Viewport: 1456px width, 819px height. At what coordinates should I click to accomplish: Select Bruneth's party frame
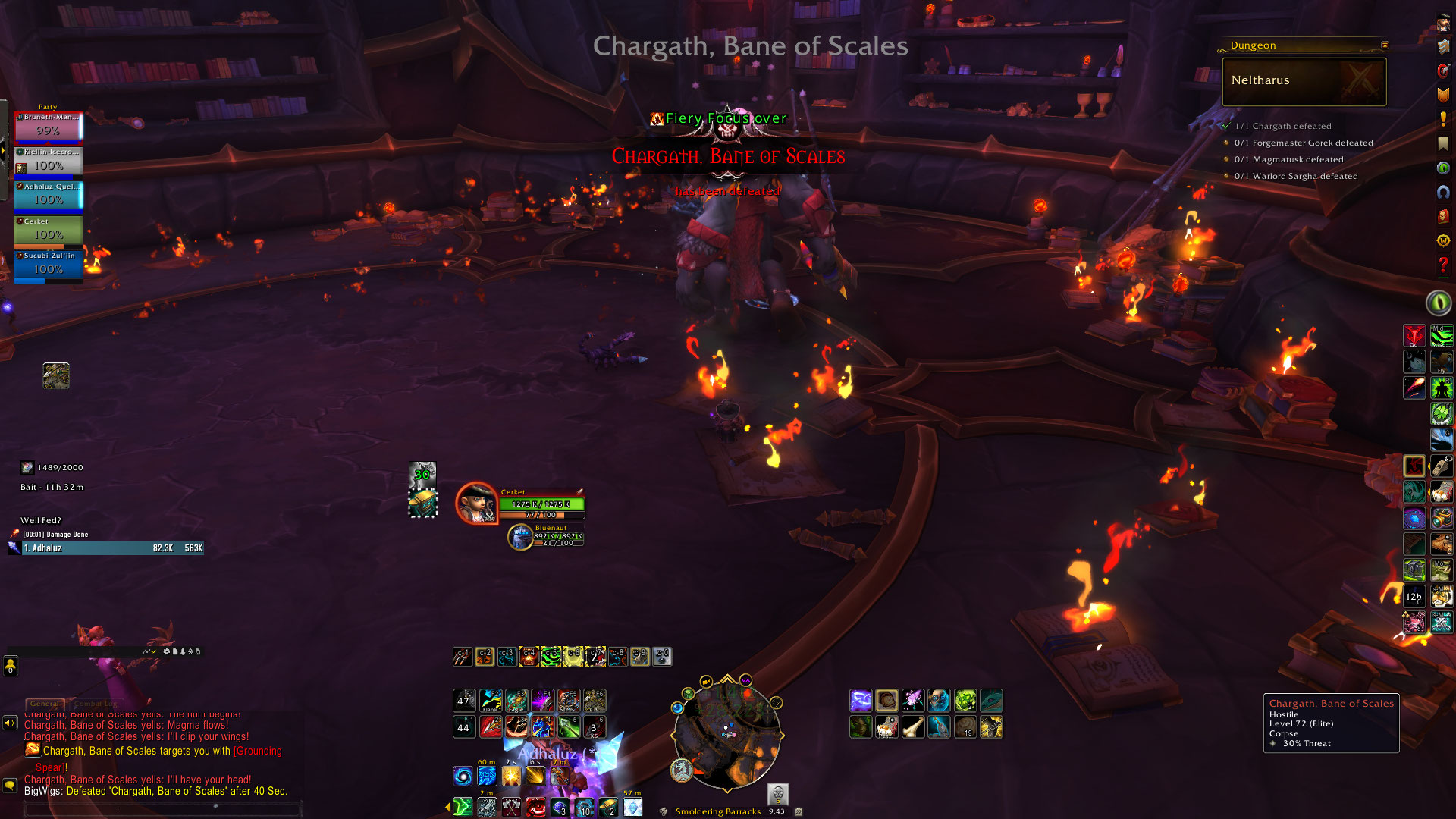coord(49,127)
